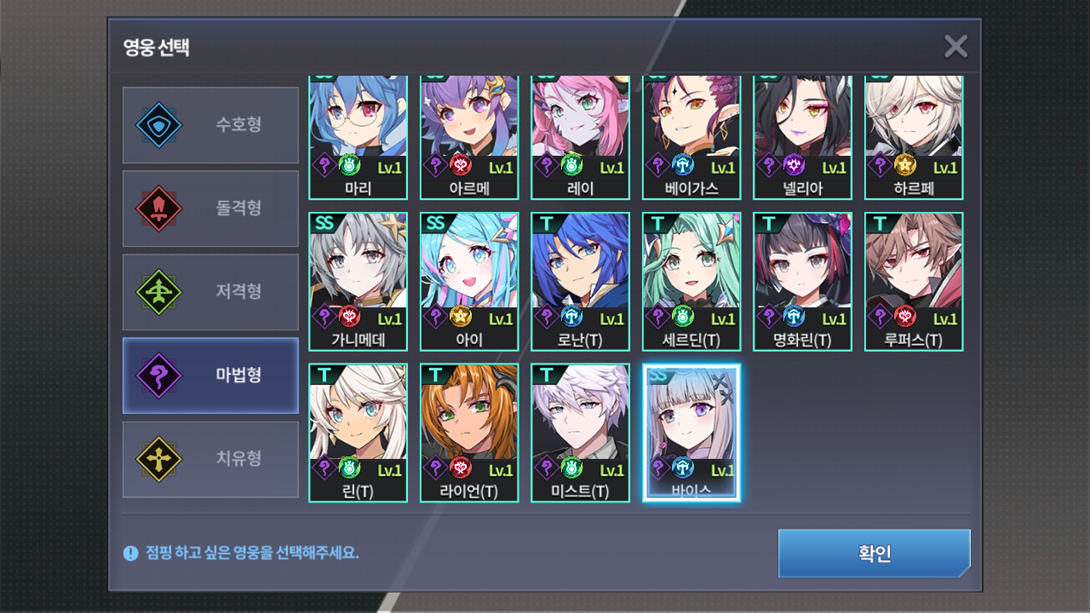1090x613 pixels.
Task: Select hero 넬리아
Action: [802, 135]
